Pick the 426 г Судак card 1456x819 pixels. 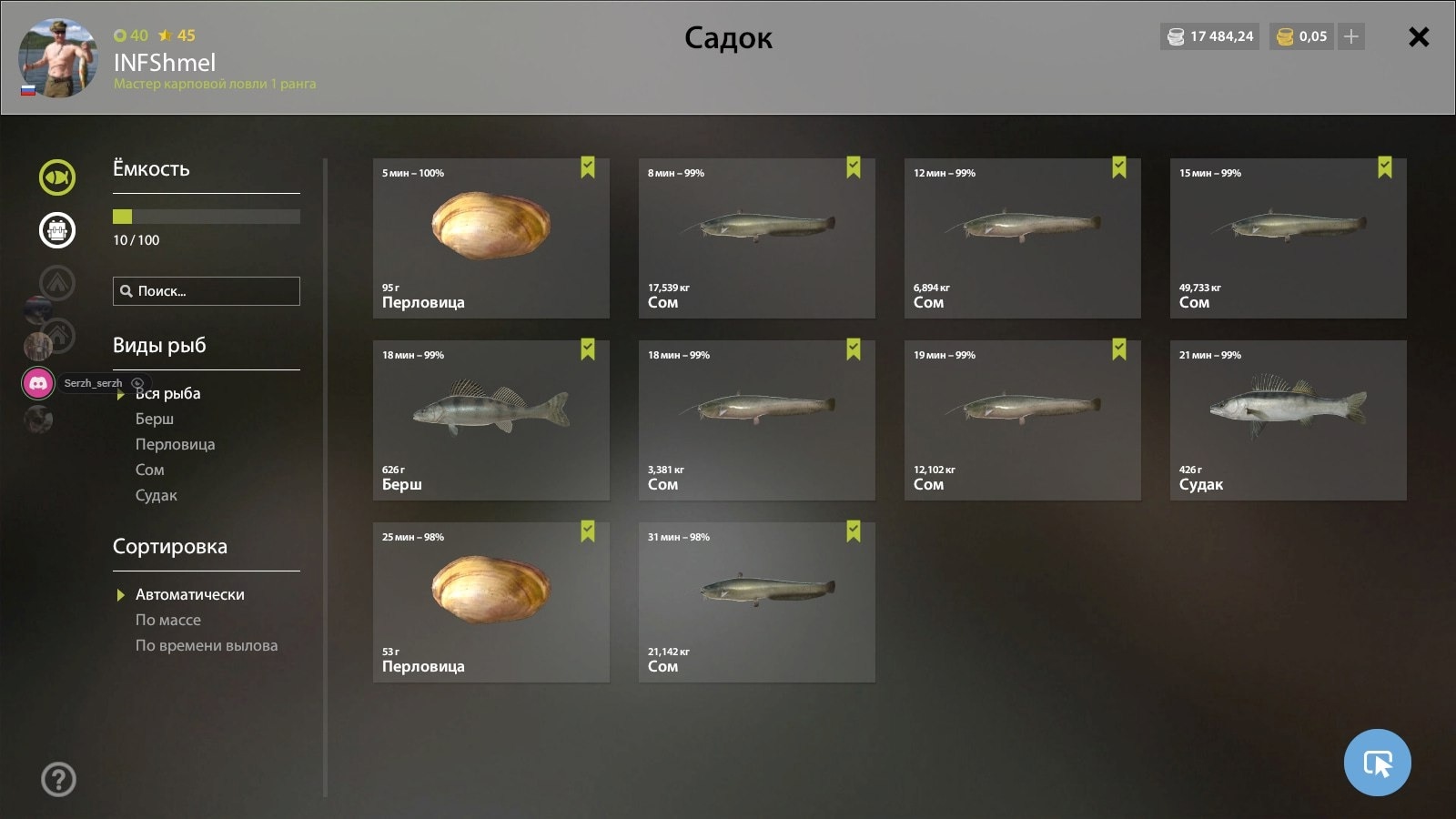[1288, 420]
